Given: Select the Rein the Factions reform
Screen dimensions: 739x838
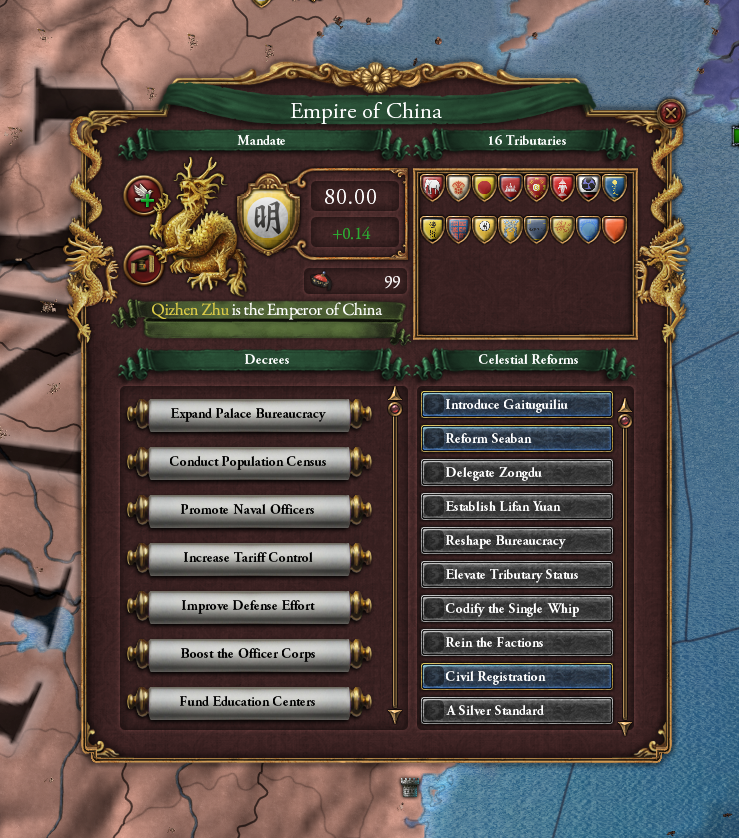Looking at the screenshot, I should (516, 643).
